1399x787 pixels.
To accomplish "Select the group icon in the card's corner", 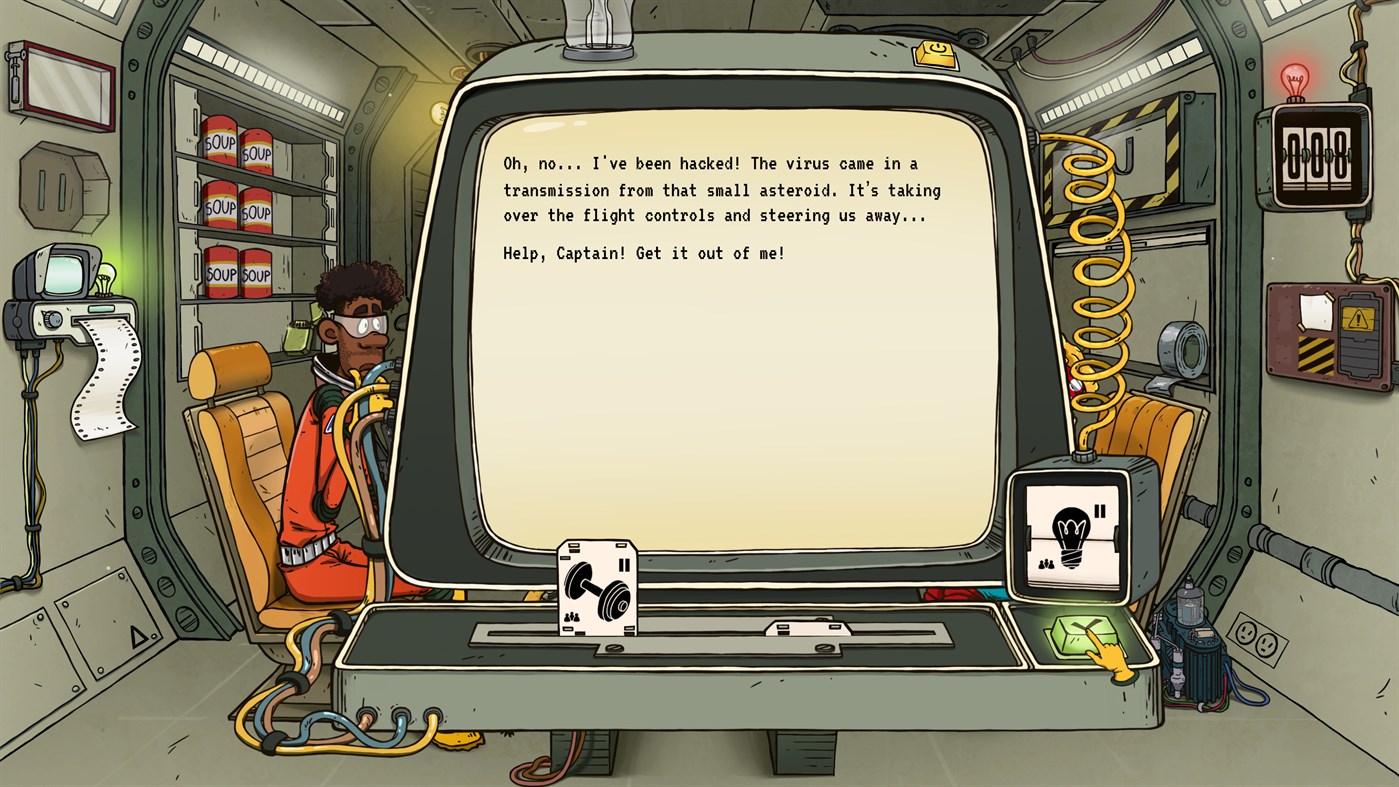I will pyautogui.click(x=570, y=618).
